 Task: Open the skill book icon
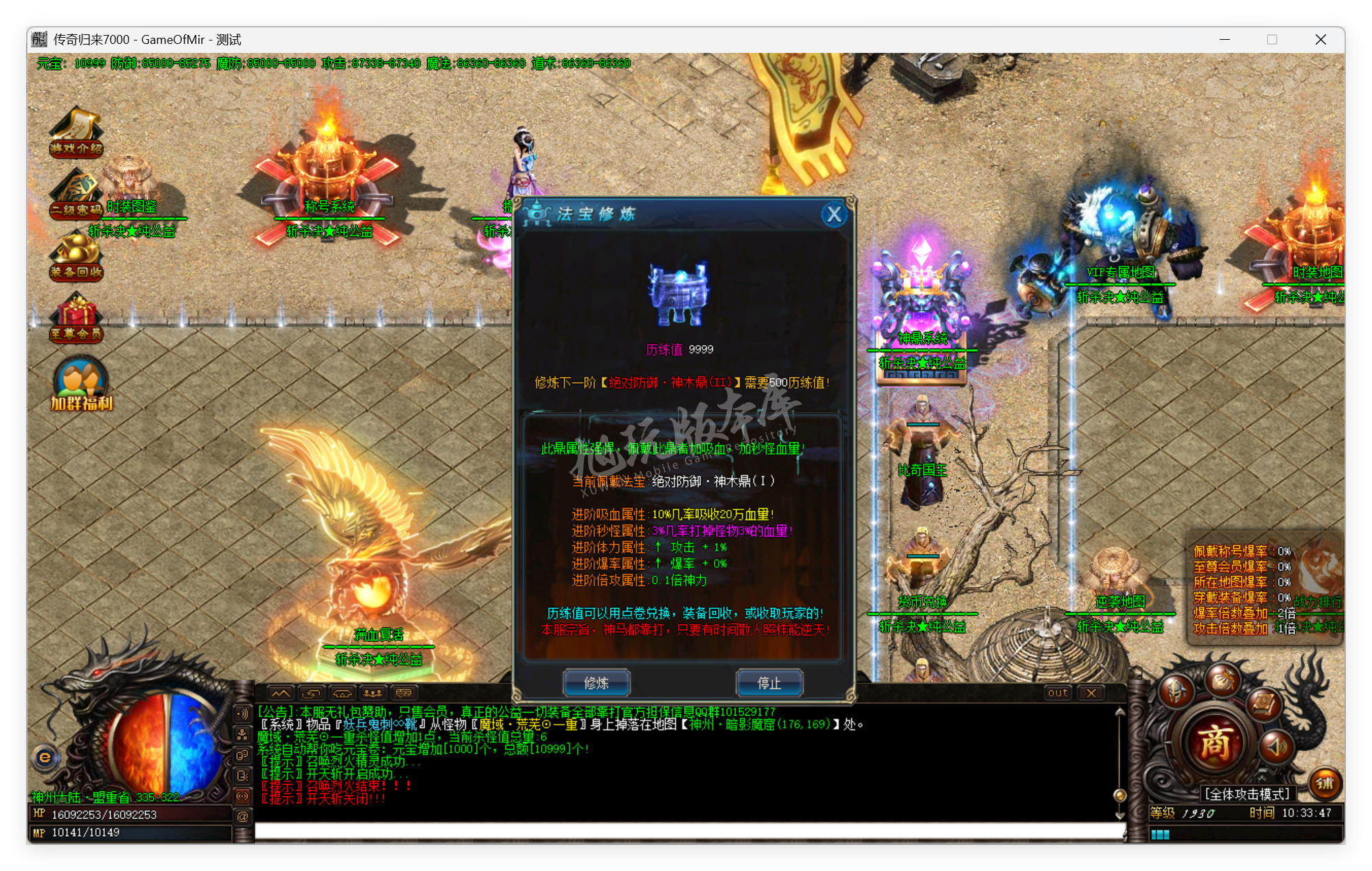click(1263, 705)
